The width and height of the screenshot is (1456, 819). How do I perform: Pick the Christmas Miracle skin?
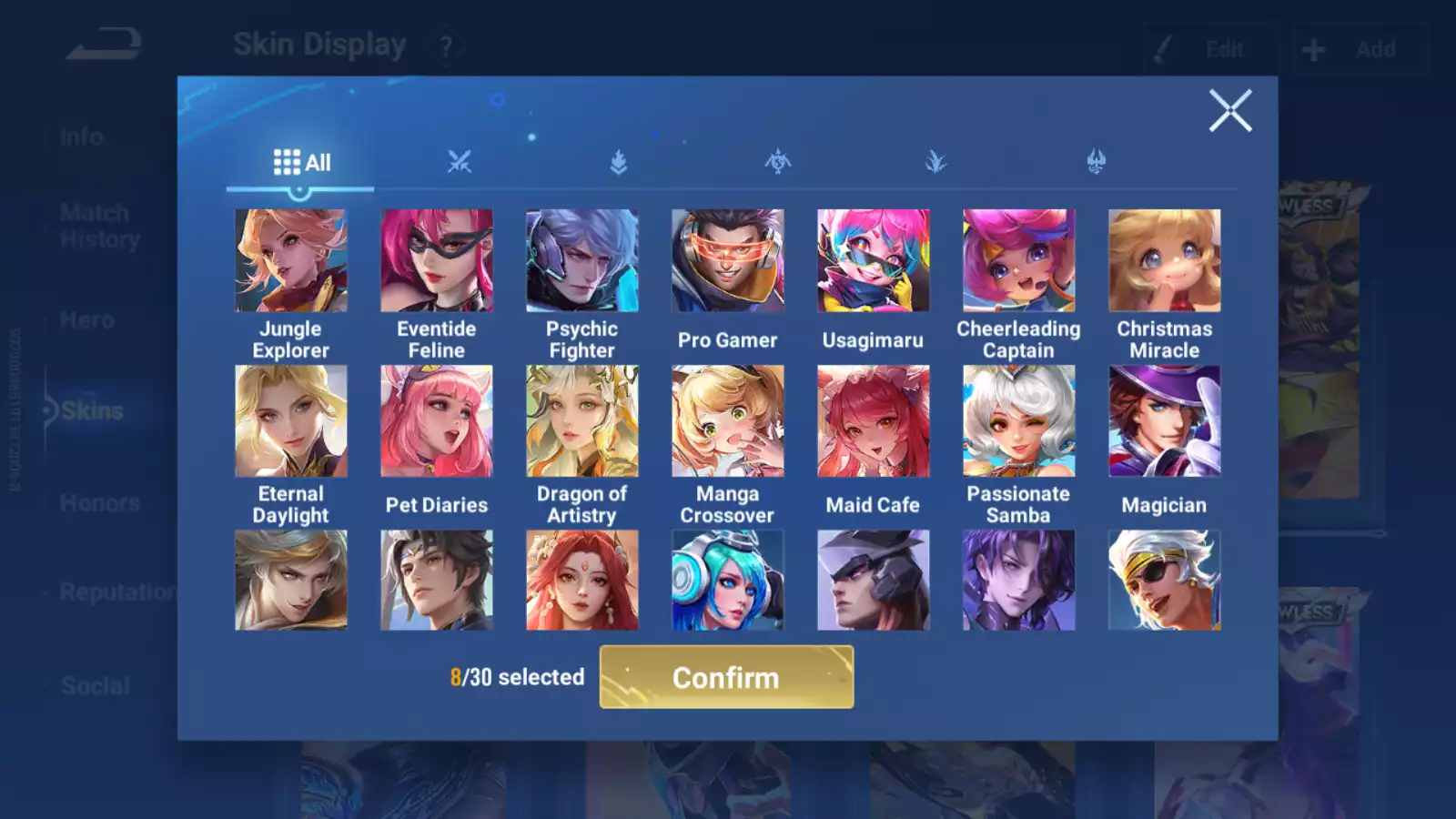pyautogui.click(x=1165, y=261)
